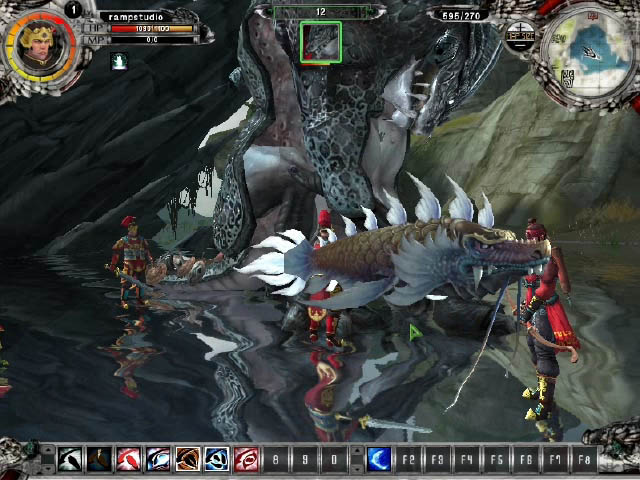Viewport: 640px width, 480px height.
Task: Select the F8 hotkey slot
Action: click(584, 460)
